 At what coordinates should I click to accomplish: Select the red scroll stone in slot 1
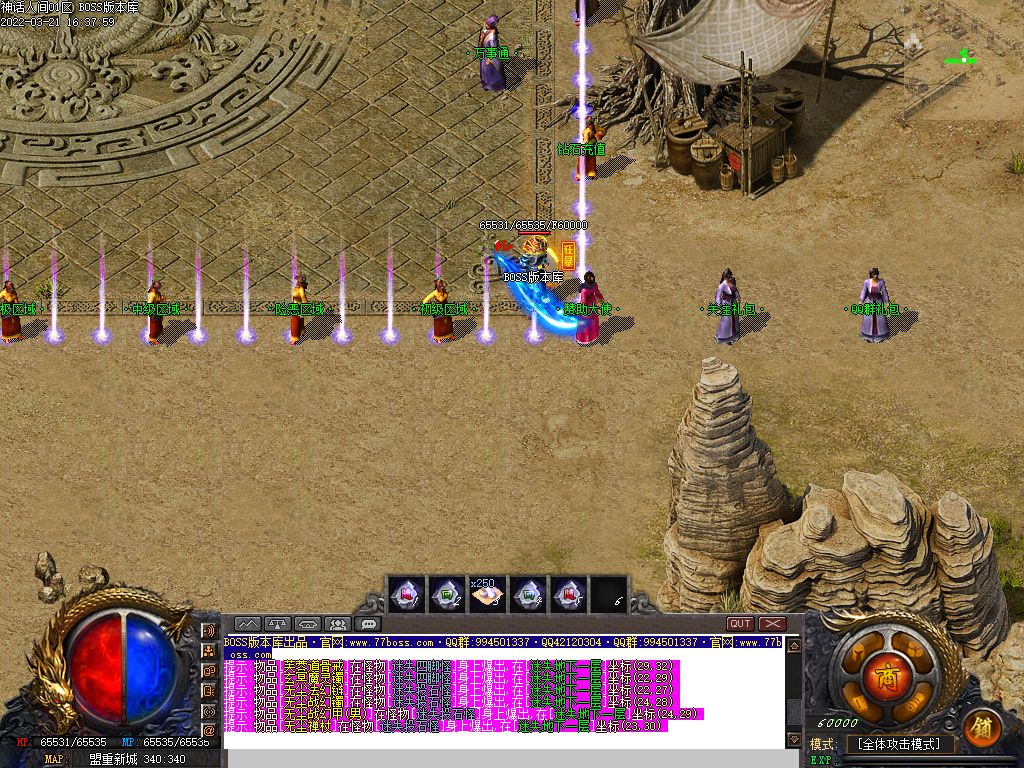405,595
